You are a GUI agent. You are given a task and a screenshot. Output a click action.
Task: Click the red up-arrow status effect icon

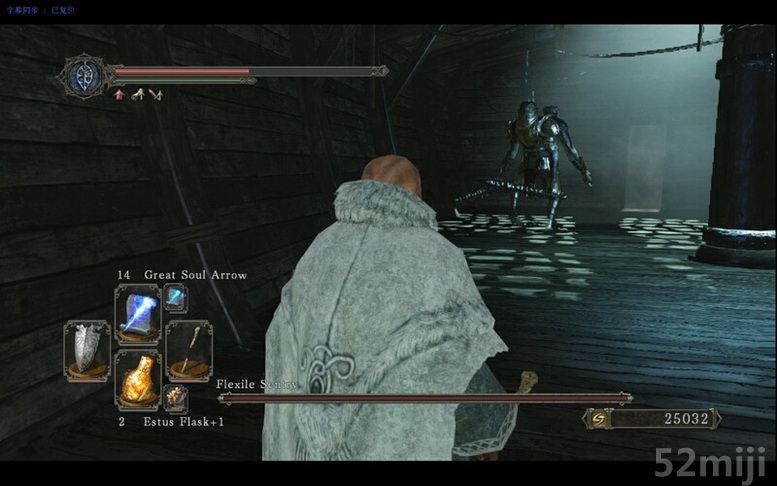[120, 95]
